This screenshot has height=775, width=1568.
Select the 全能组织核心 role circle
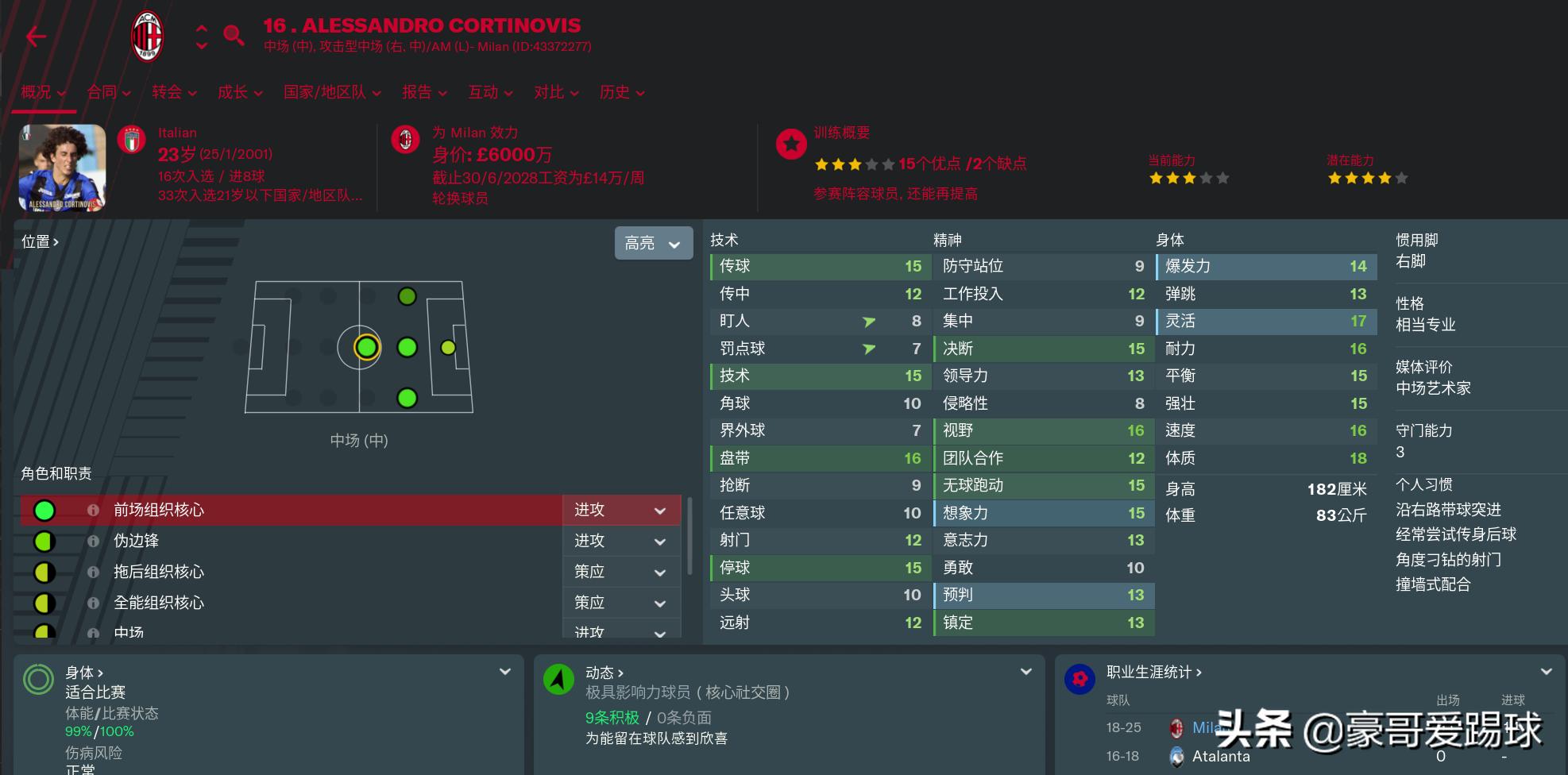44,603
